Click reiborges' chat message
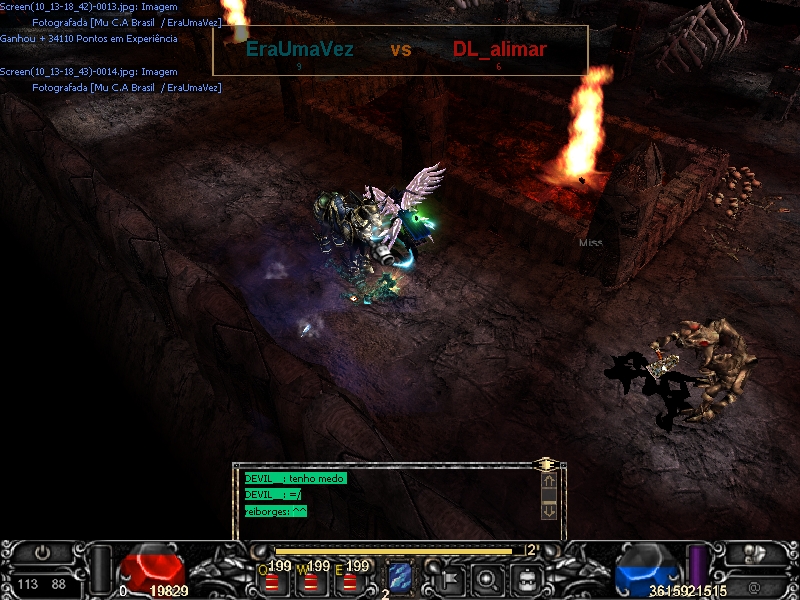800x600 pixels. point(276,511)
